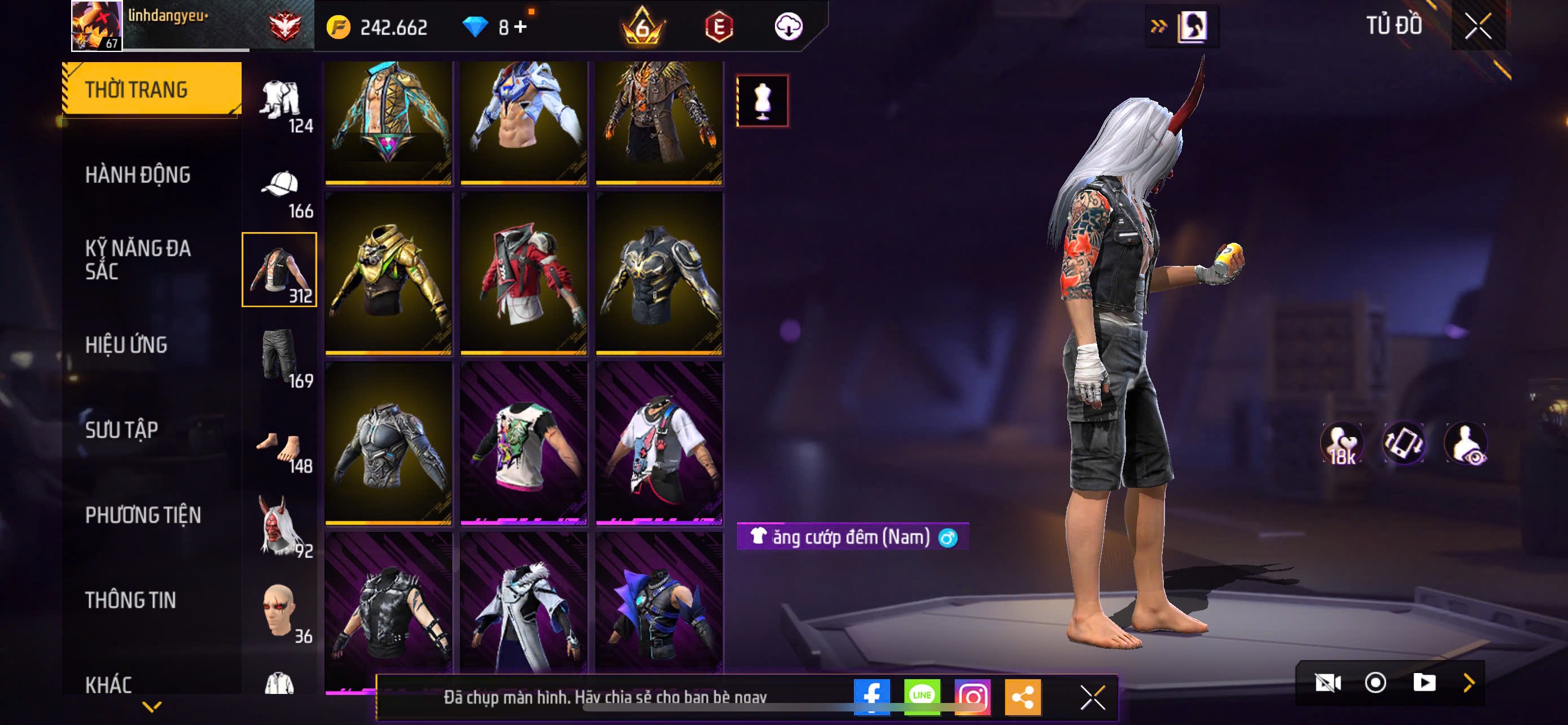The height and width of the screenshot is (725, 1568).
Task: Open the SƯU TẬP section
Action: (122, 430)
